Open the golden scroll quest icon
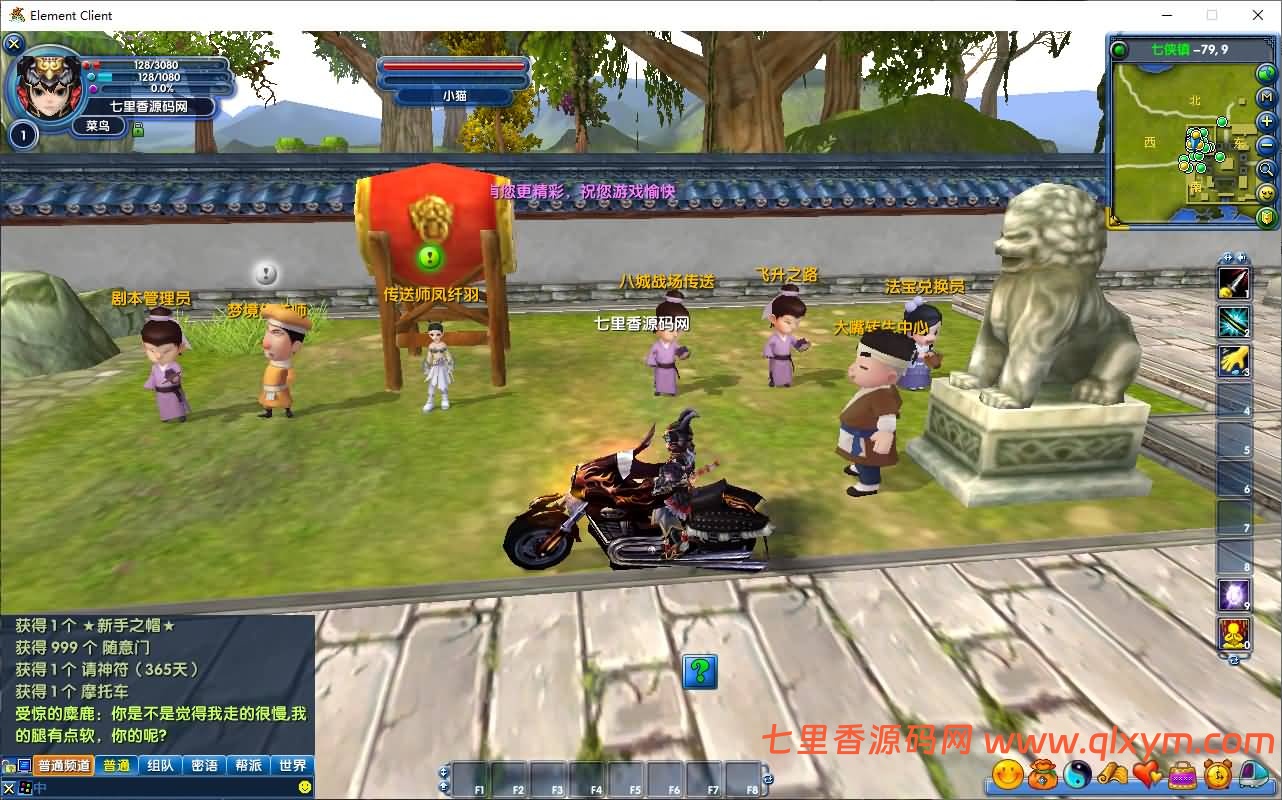The height and width of the screenshot is (800, 1282). 1112,775
